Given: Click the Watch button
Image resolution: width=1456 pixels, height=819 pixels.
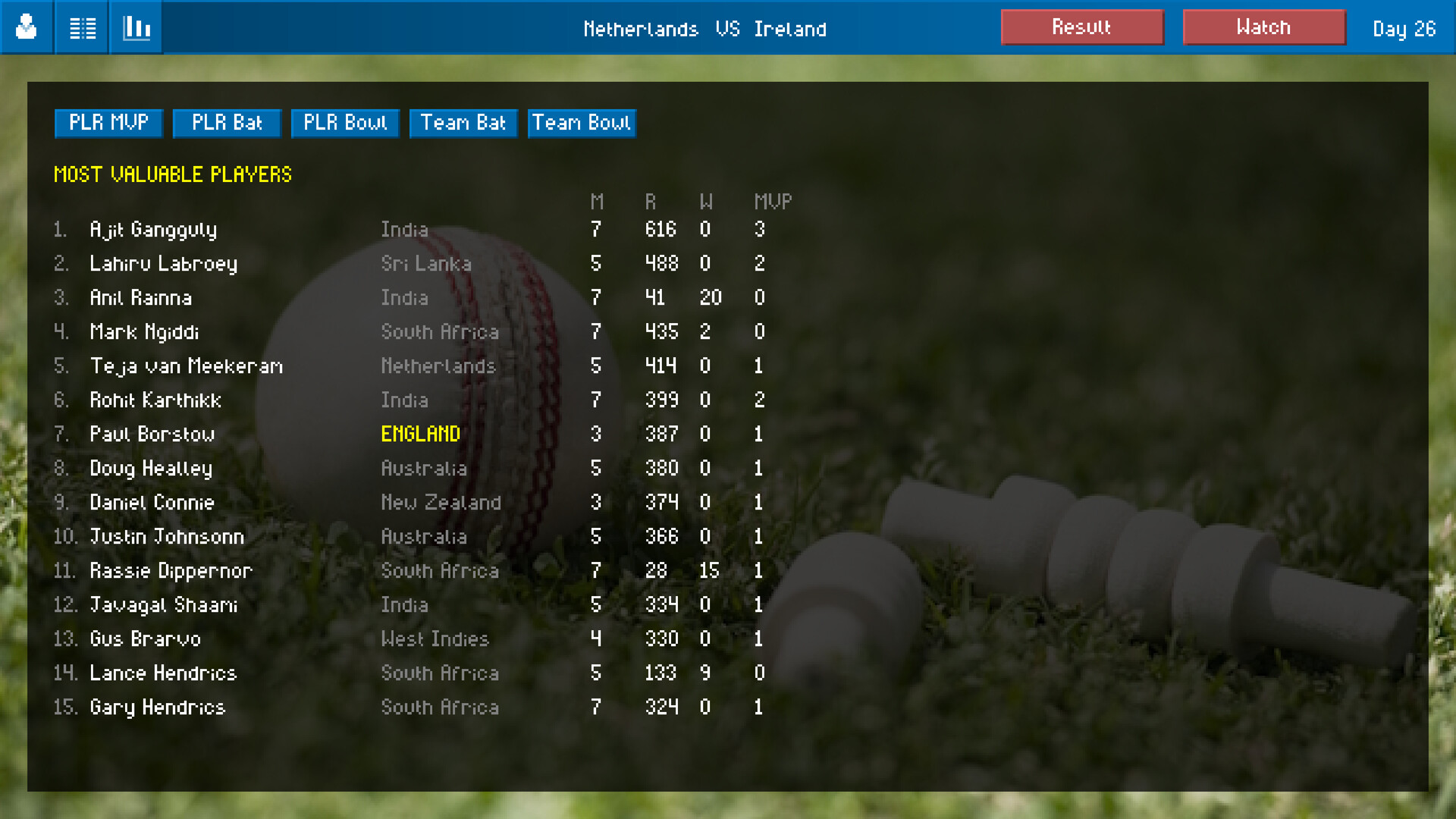Looking at the screenshot, I should (x=1263, y=27).
